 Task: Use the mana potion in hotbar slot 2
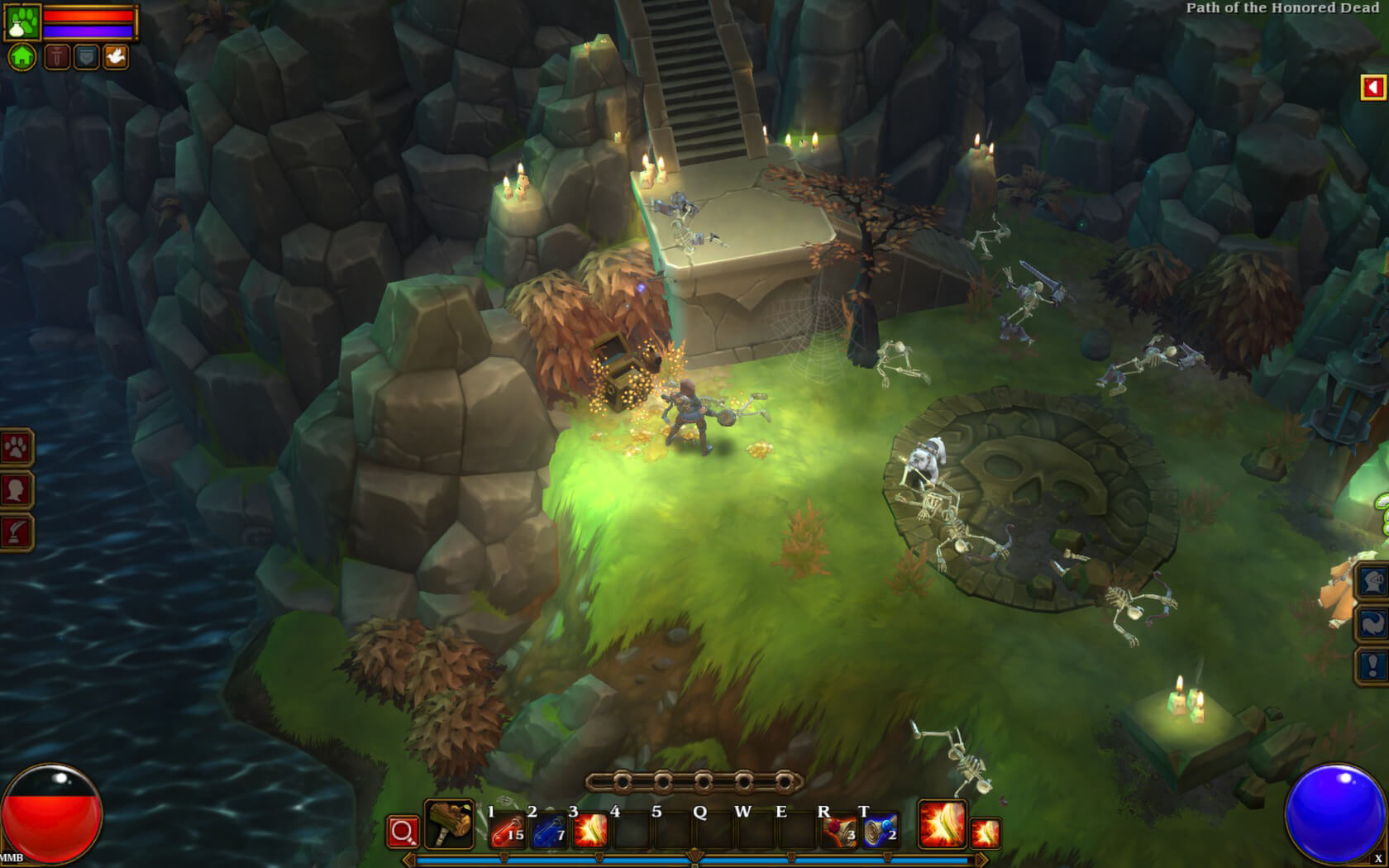(x=549, y=829)
